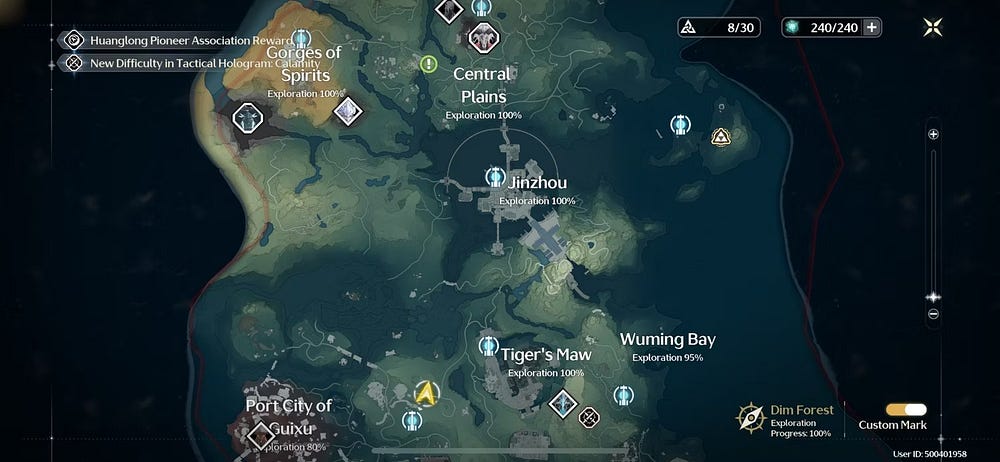This screenshot has width=1000, height=462.
Task: Select the Tiger's Maw teleport beacon
Action: coord(488,346)
